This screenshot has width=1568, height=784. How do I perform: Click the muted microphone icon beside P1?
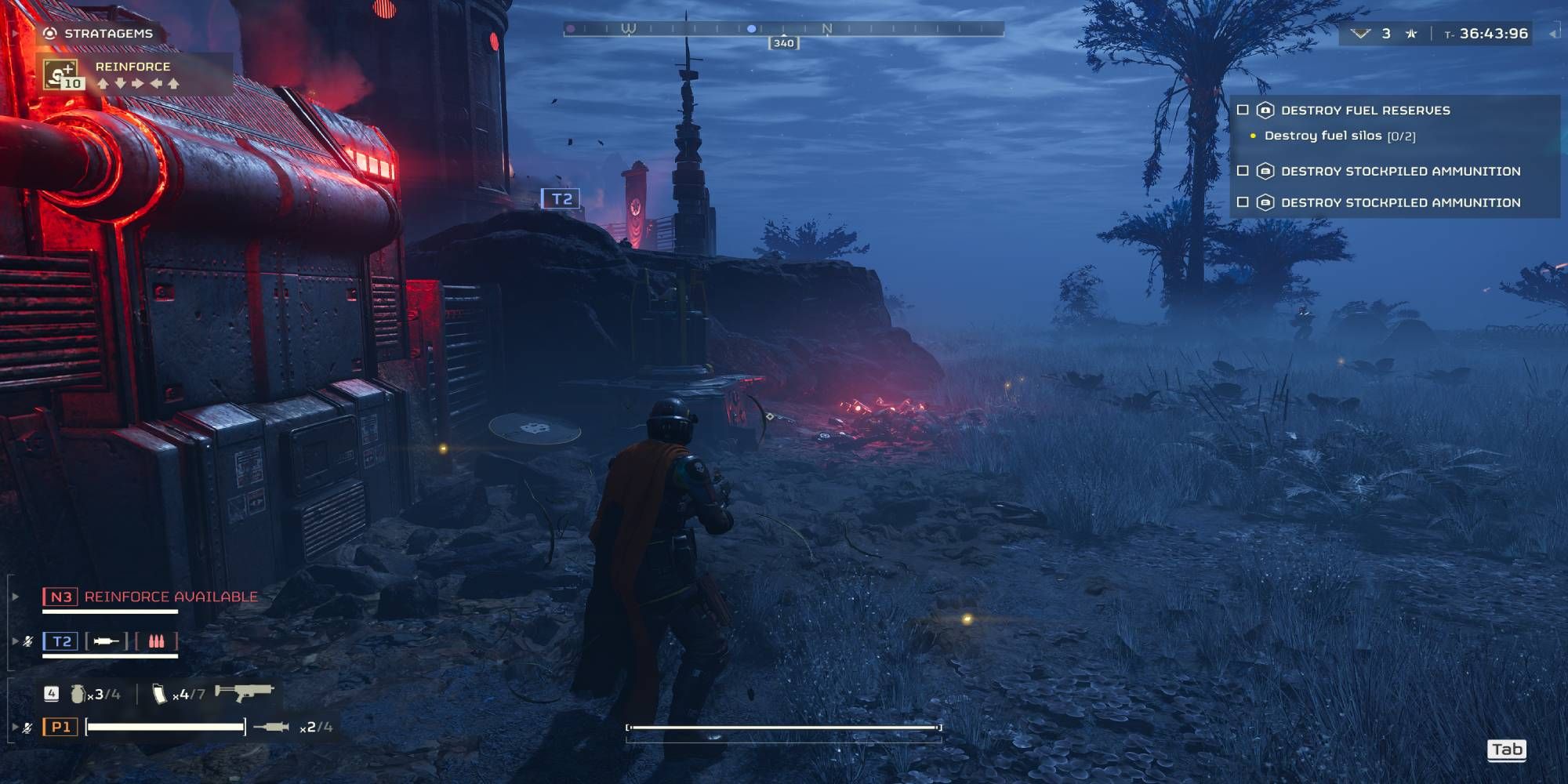27,728
